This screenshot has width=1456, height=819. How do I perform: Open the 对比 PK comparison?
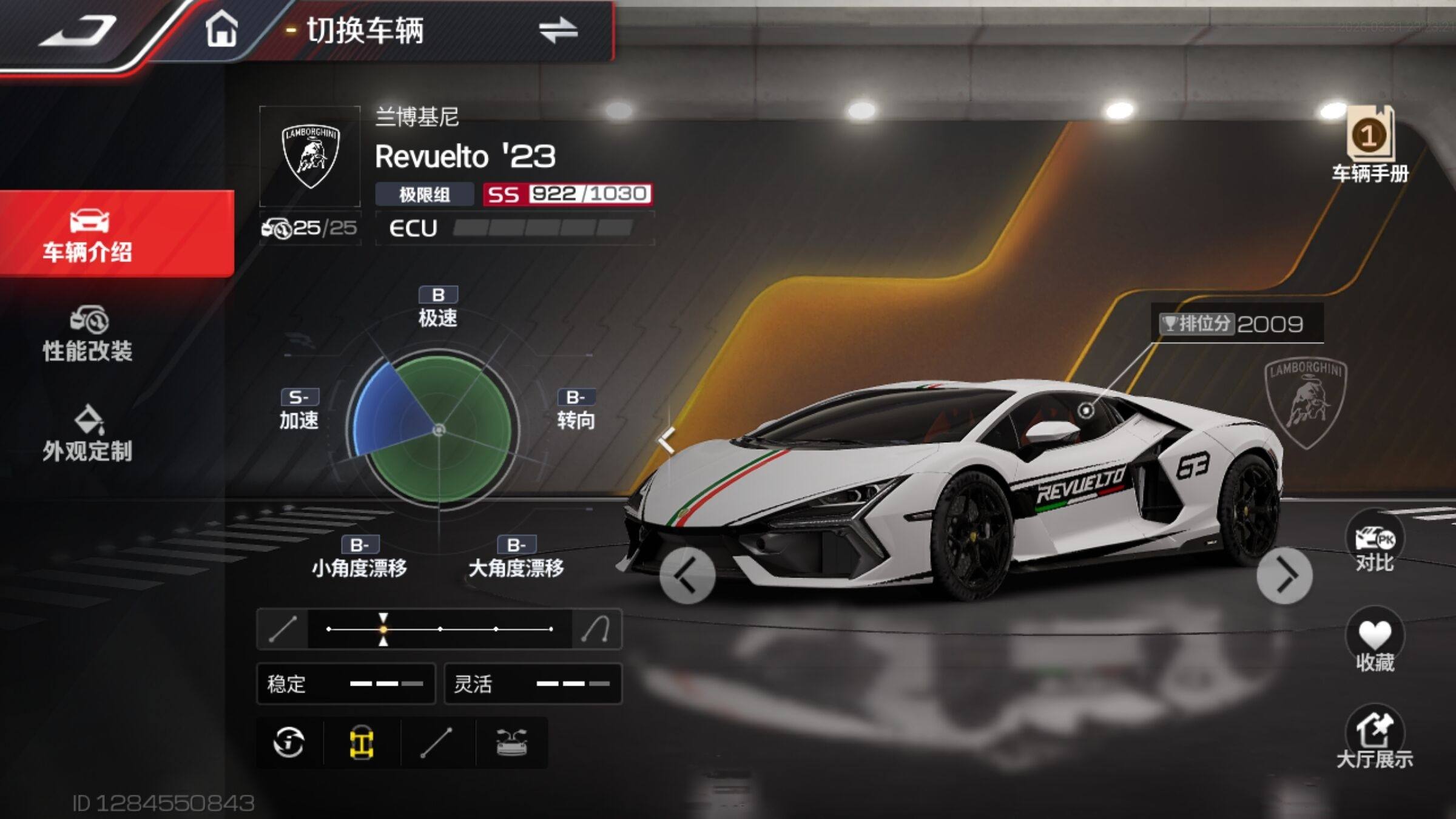[x=1374, y=544]
